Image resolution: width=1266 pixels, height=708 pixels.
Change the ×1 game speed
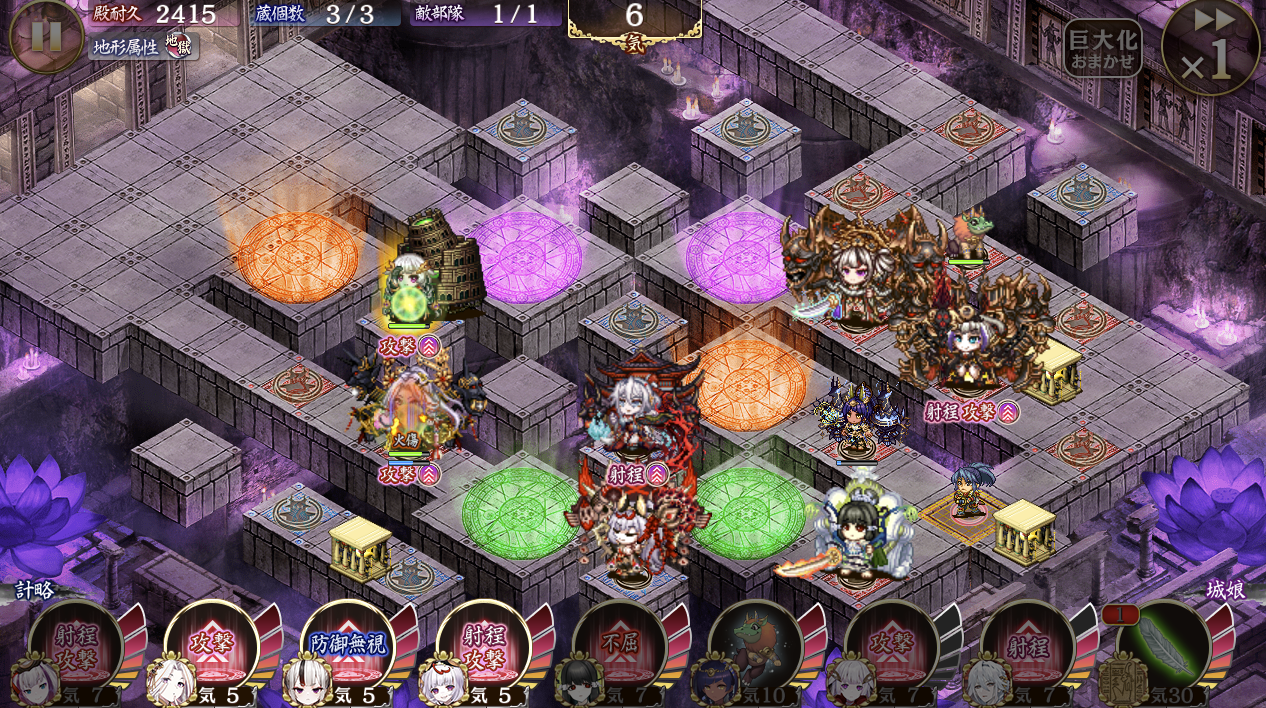coord(1210,48)
